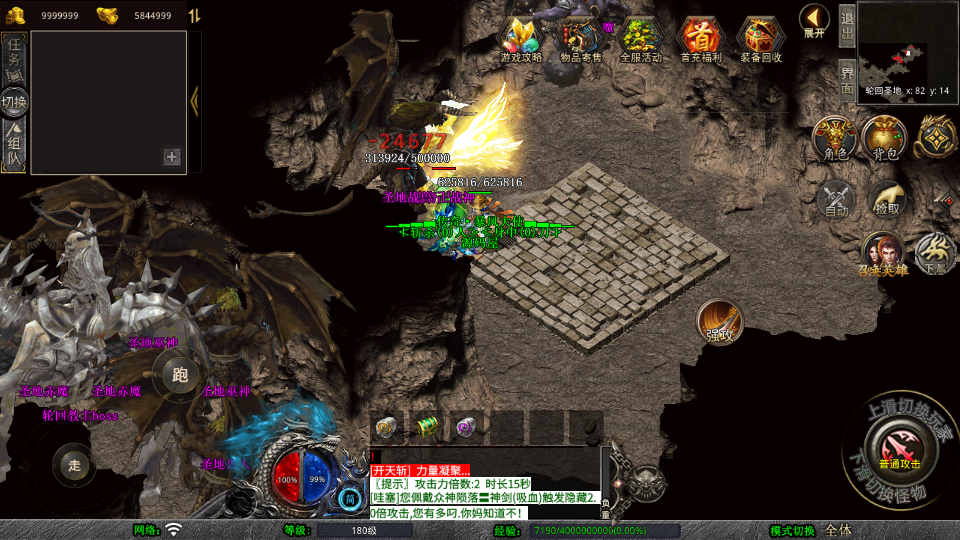Open the 物品寄售 item consignment menu
Viewport: 960px width, 540px height.
point(581,39)
